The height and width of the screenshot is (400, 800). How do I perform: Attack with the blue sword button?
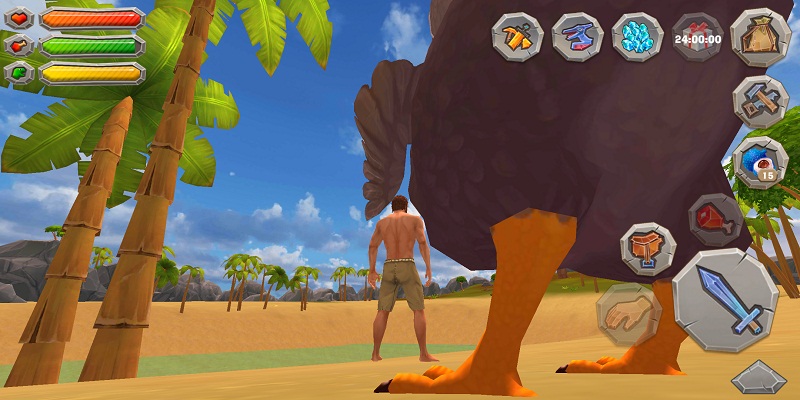point(725,300)
